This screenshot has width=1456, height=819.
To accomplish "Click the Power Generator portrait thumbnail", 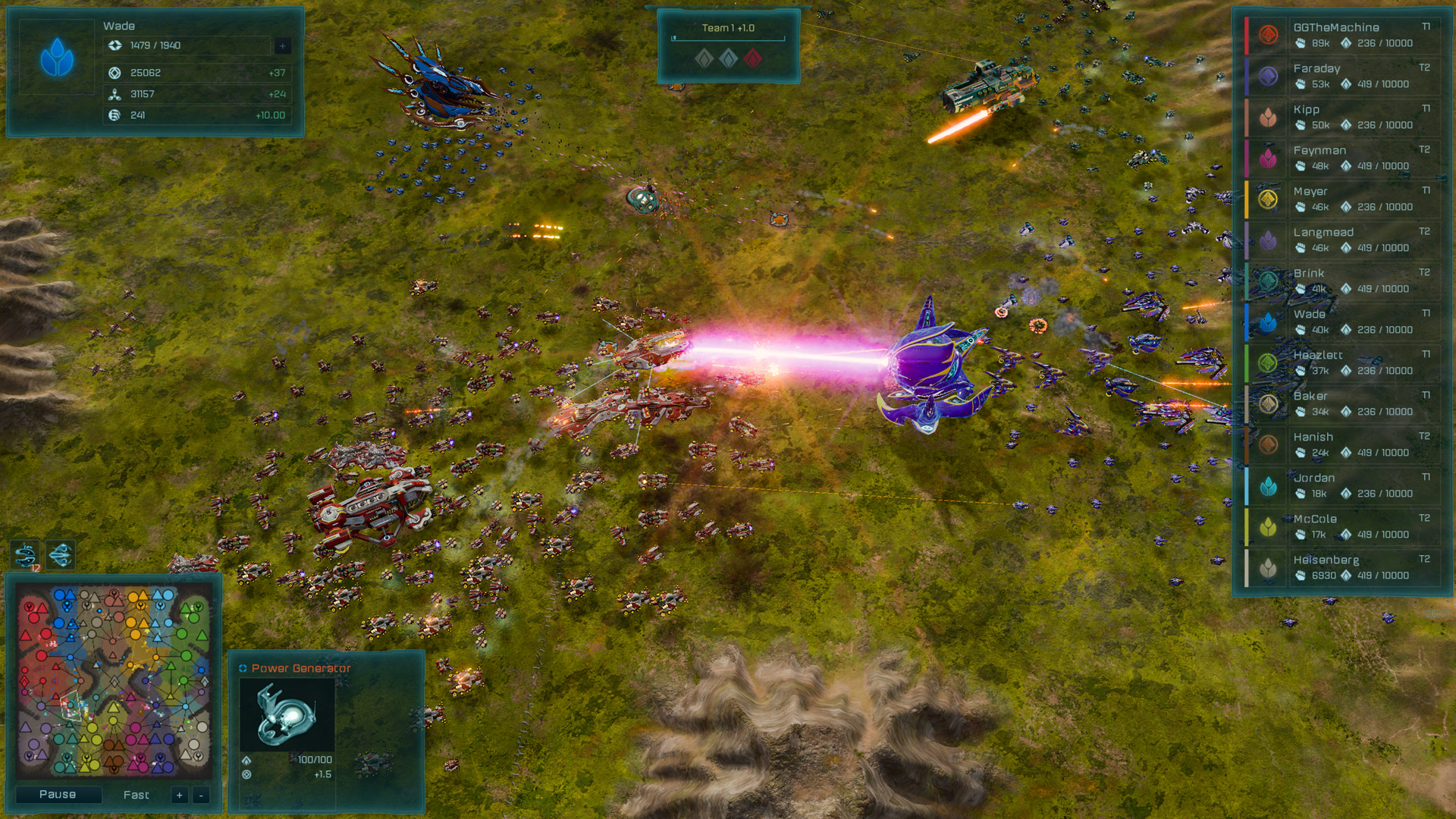I will (x=286, y=714).
